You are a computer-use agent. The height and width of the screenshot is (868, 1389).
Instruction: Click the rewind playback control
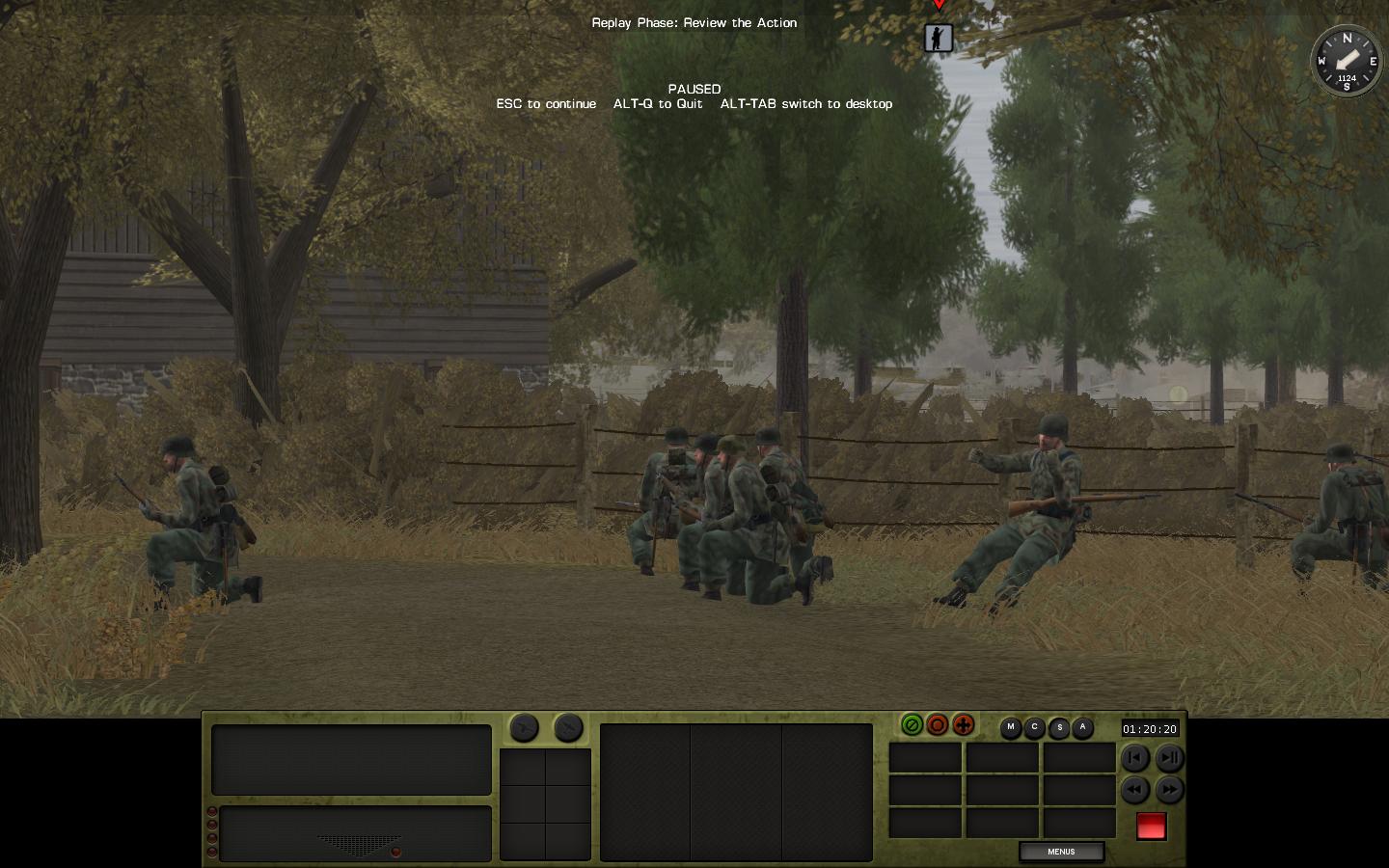coord(1135,790)
